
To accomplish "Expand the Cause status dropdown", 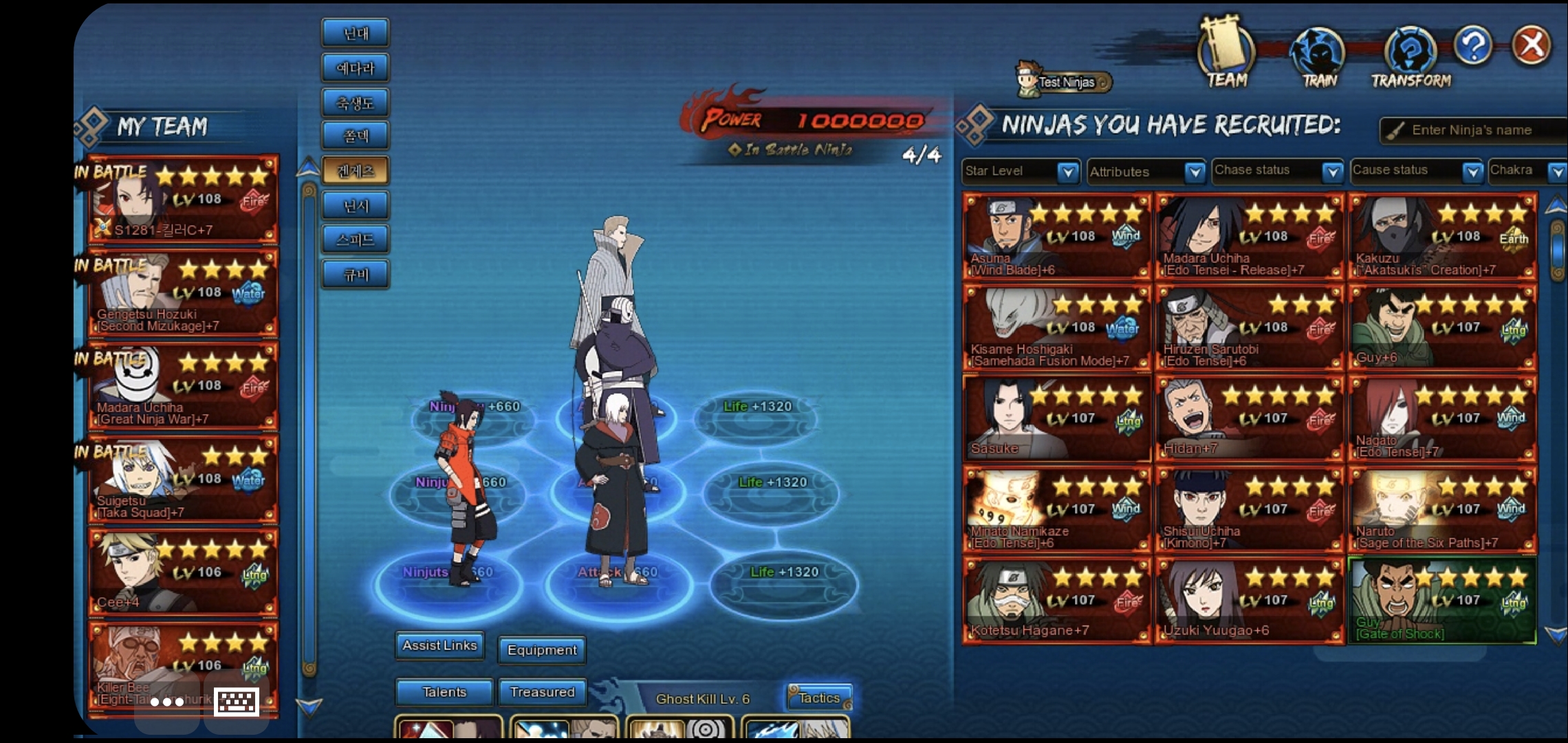I will [x=1472, y=171].
